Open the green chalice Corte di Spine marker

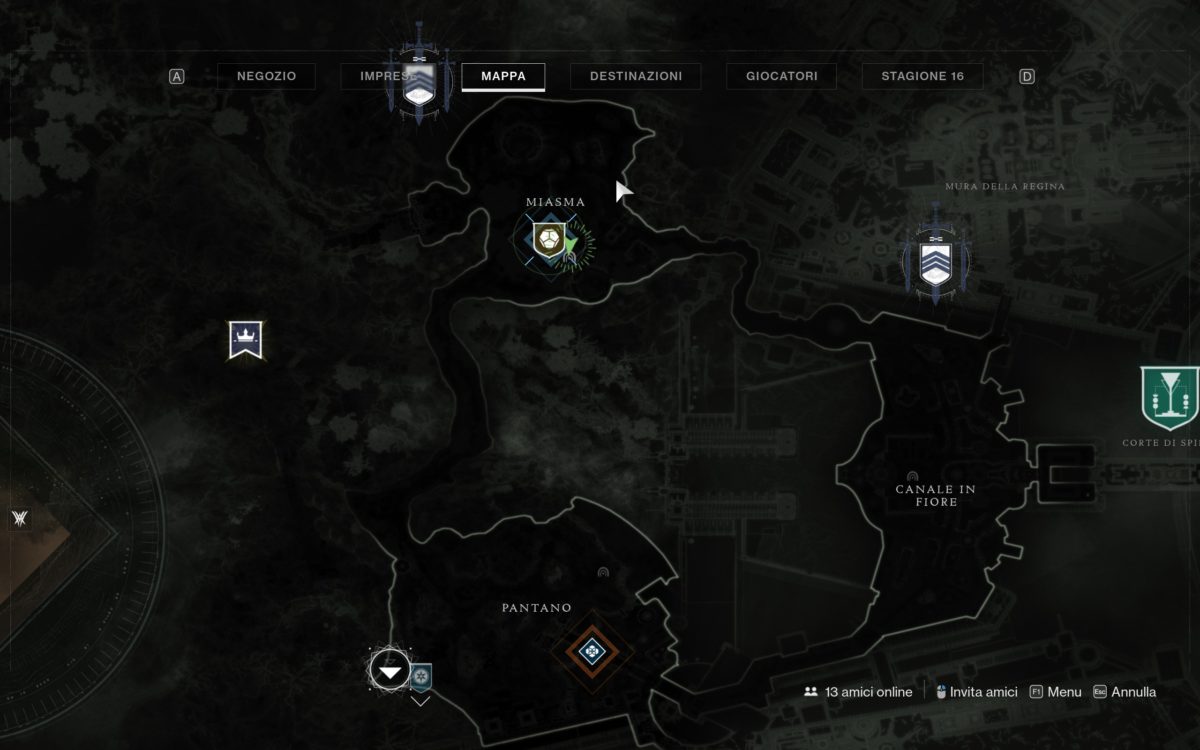(x=1169, y=396)
